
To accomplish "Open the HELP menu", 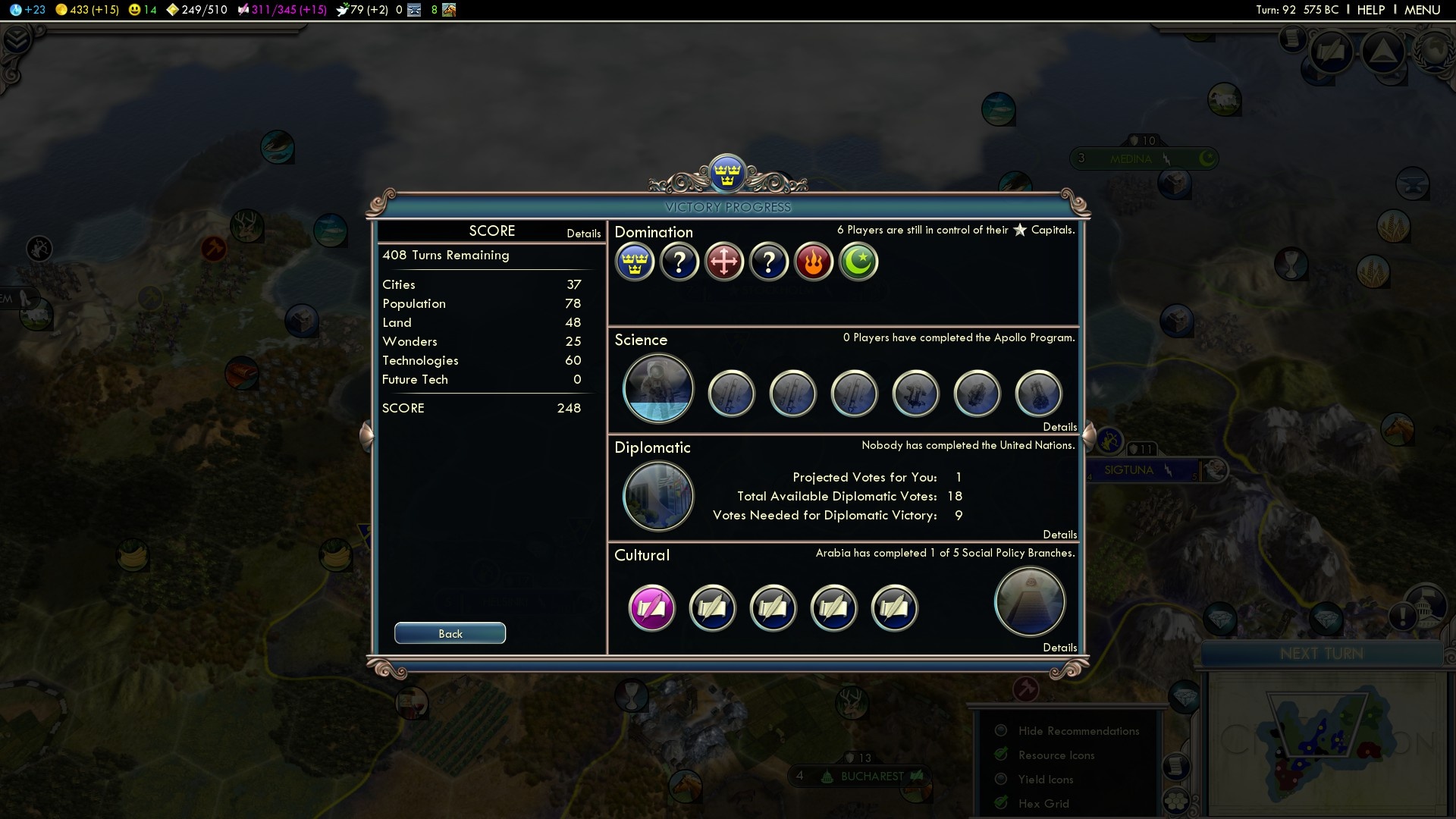I will pyautogui.click(x=1370, y=10).
